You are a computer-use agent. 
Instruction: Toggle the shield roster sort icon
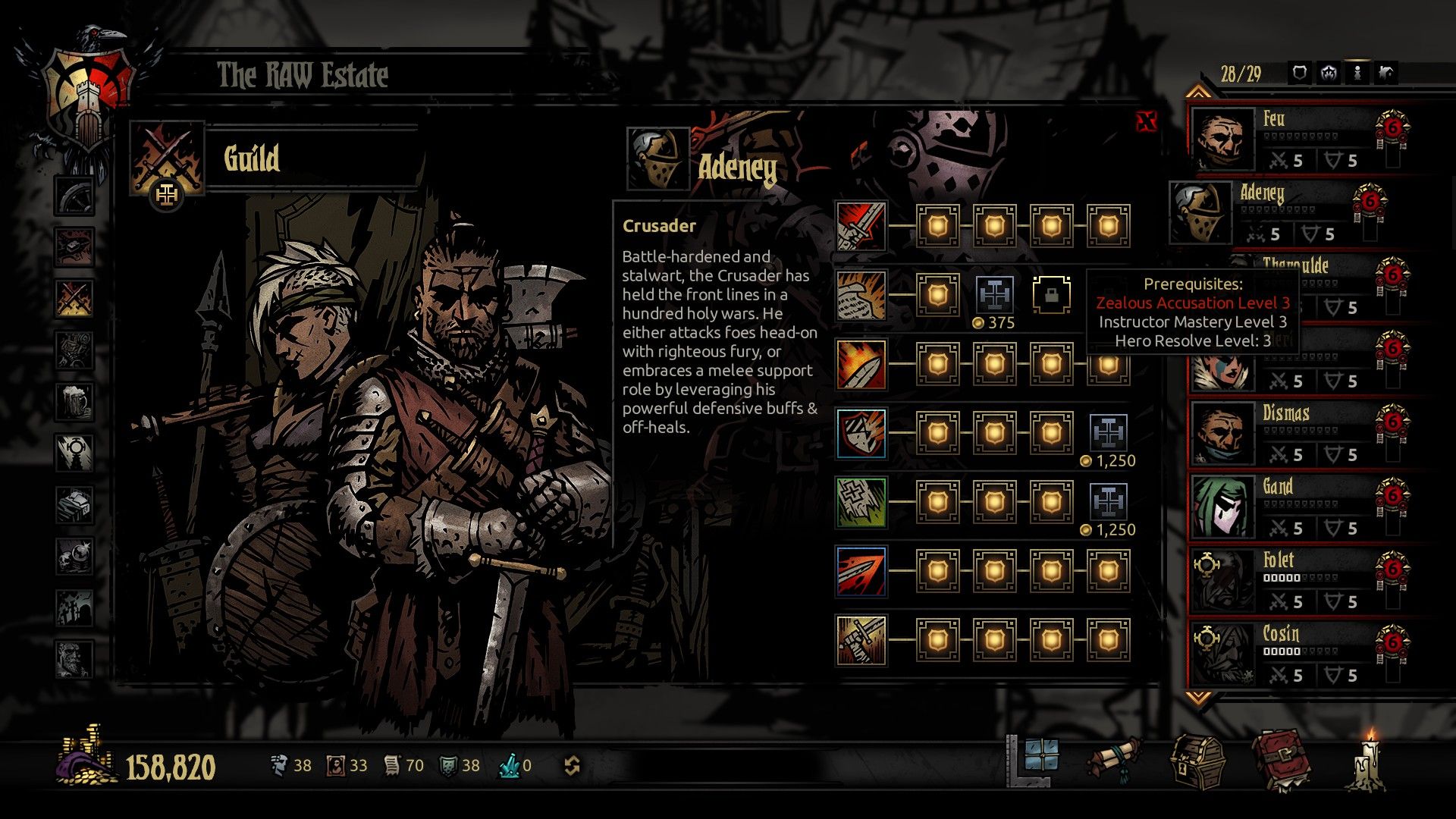[x=1300, y=72]
